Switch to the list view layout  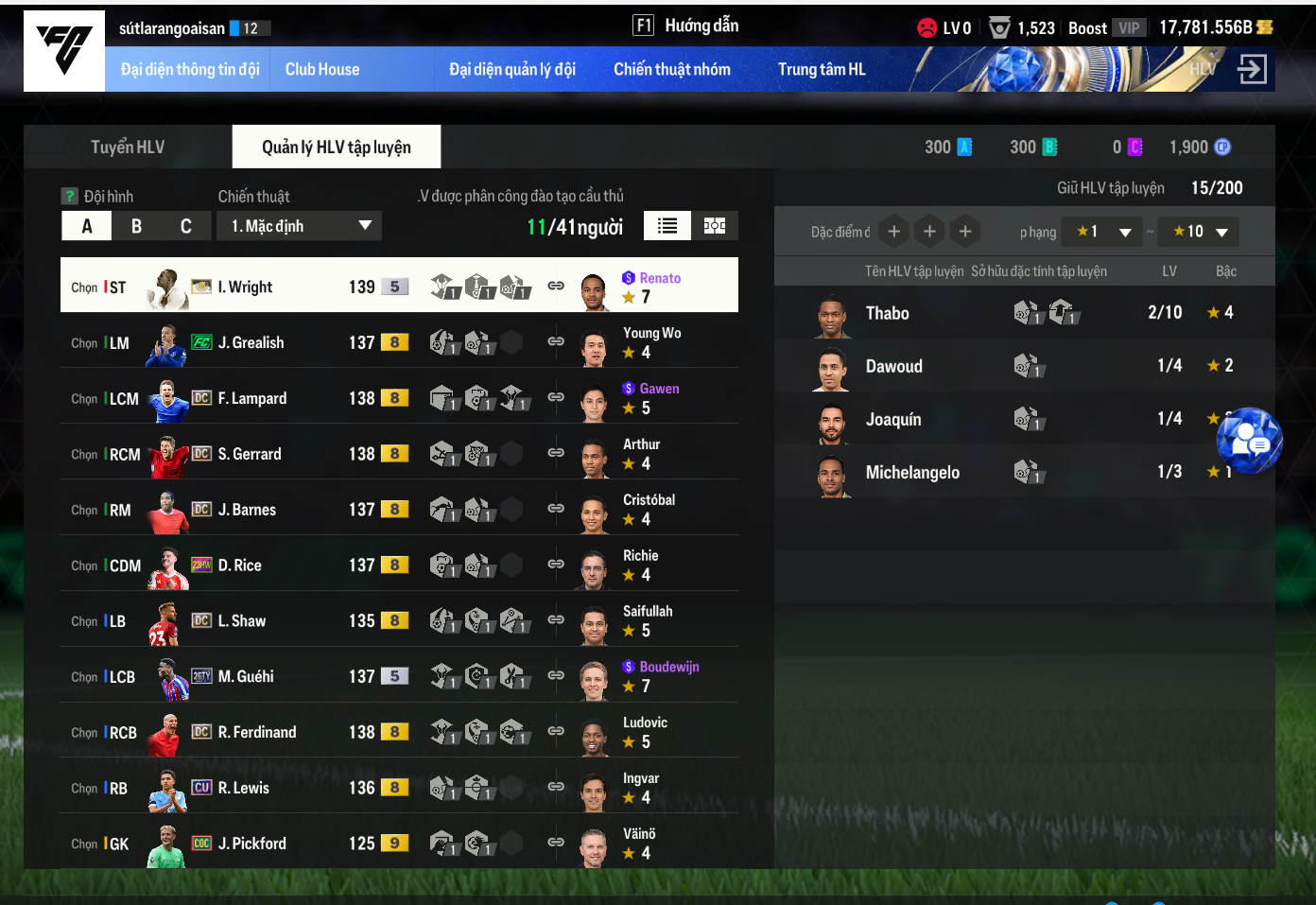[x=667, y=226]
